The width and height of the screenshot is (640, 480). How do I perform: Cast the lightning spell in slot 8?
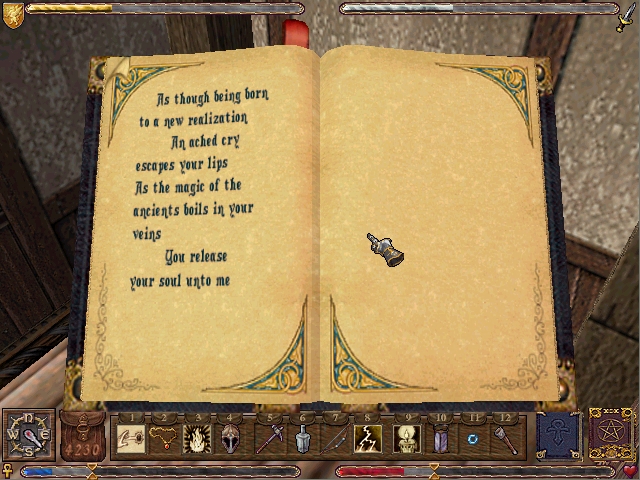point(368,438)
